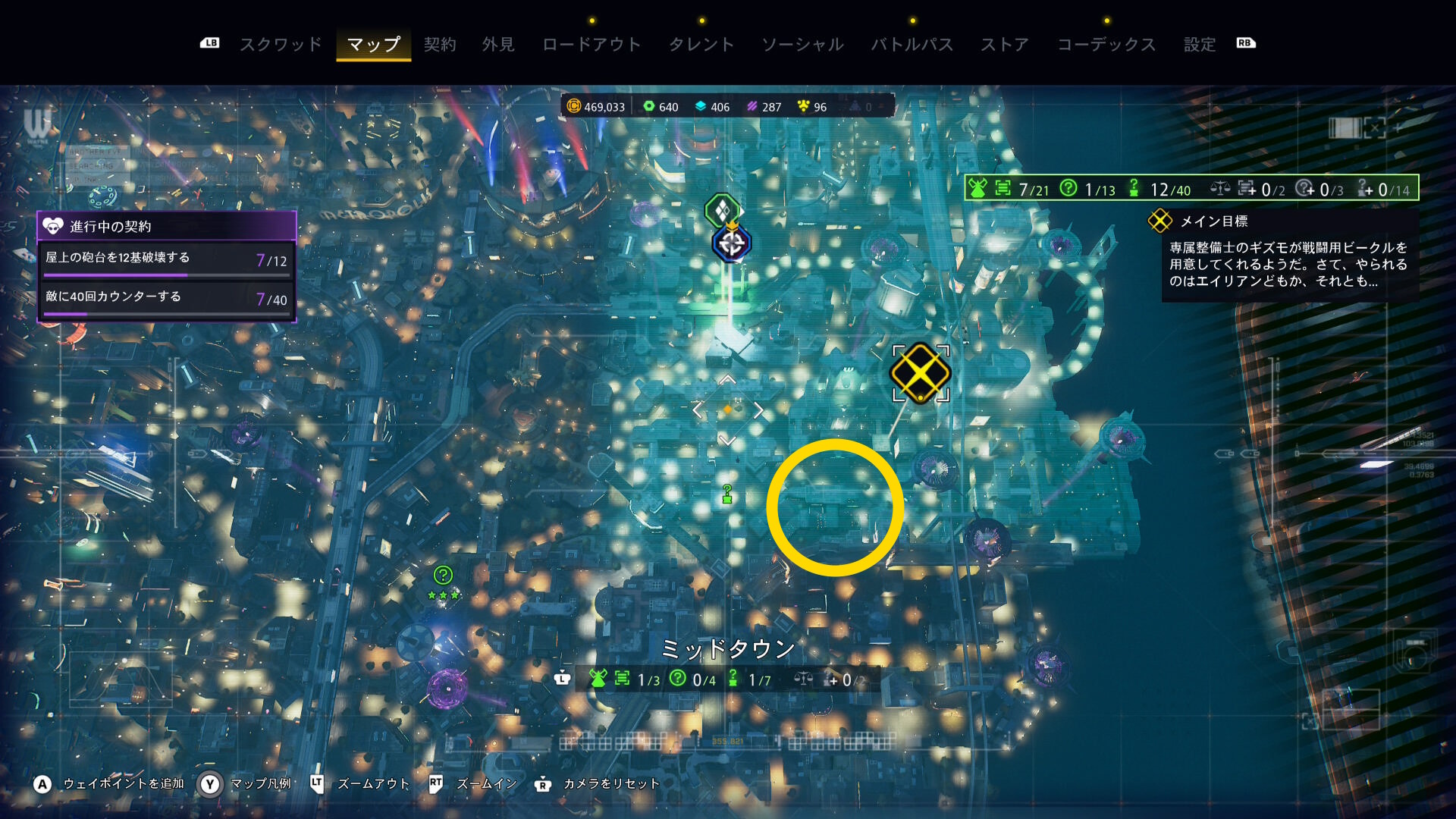View the コーデックス tab
This screenshot has width=1456, height=819.
[1106, 45]
